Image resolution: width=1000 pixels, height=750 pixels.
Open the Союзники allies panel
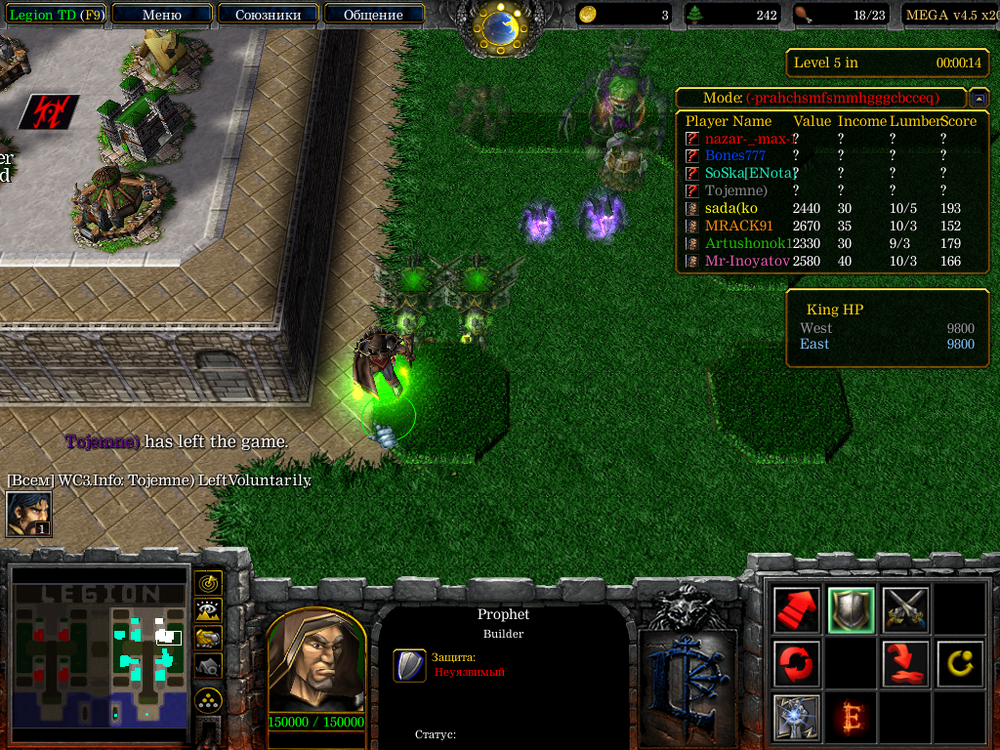click(268, 15)
